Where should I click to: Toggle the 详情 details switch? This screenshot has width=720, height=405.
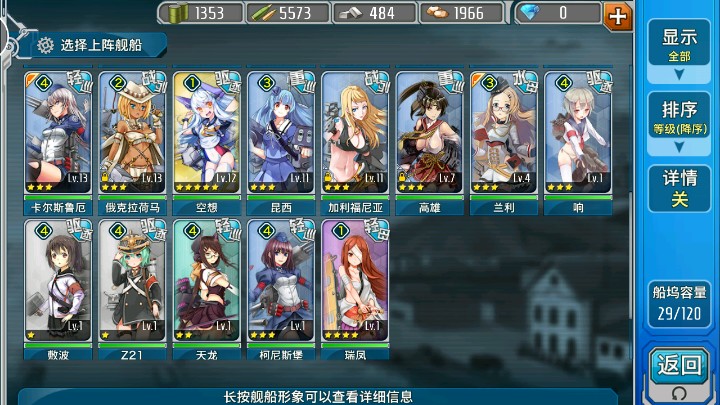coord(679,188)
